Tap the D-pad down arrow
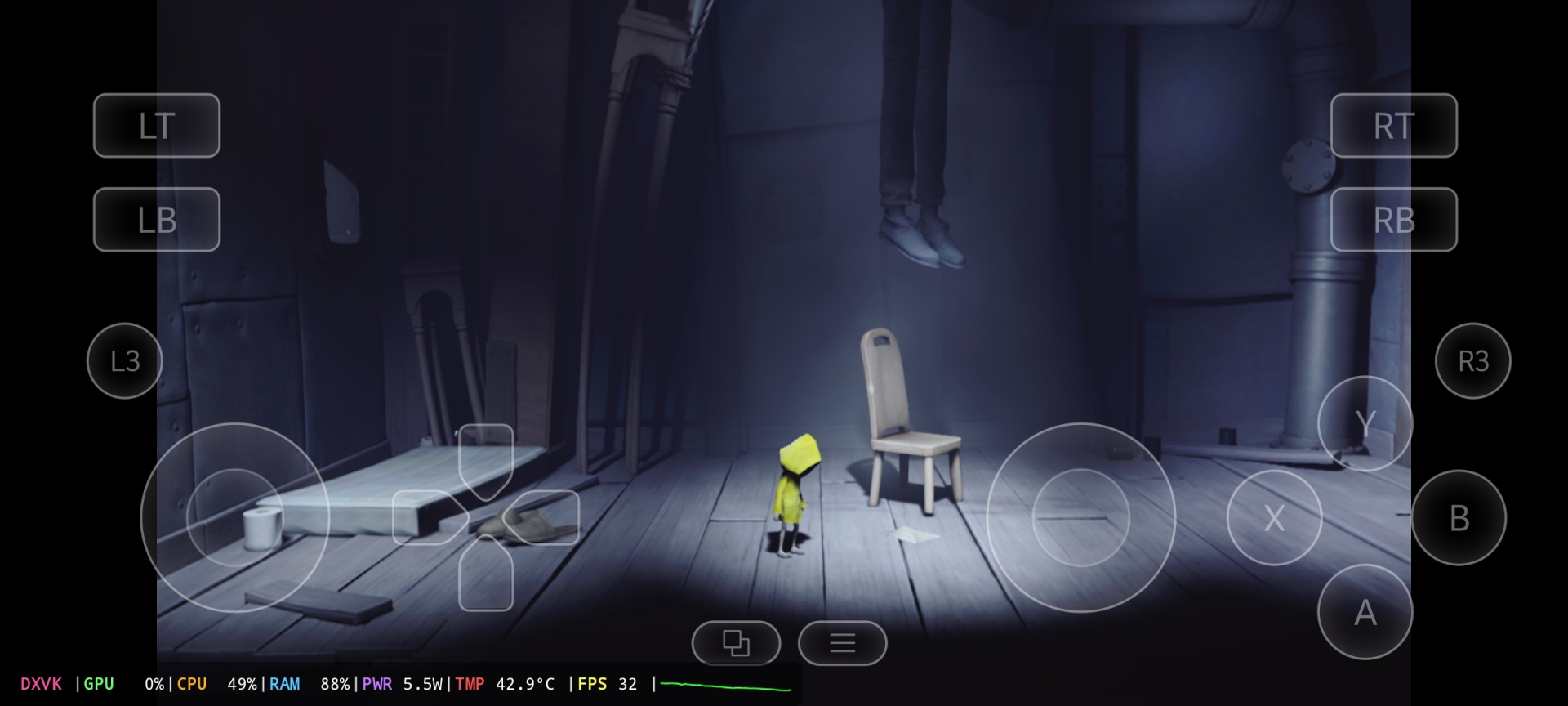1568x706 pixels. pos(486,575)
